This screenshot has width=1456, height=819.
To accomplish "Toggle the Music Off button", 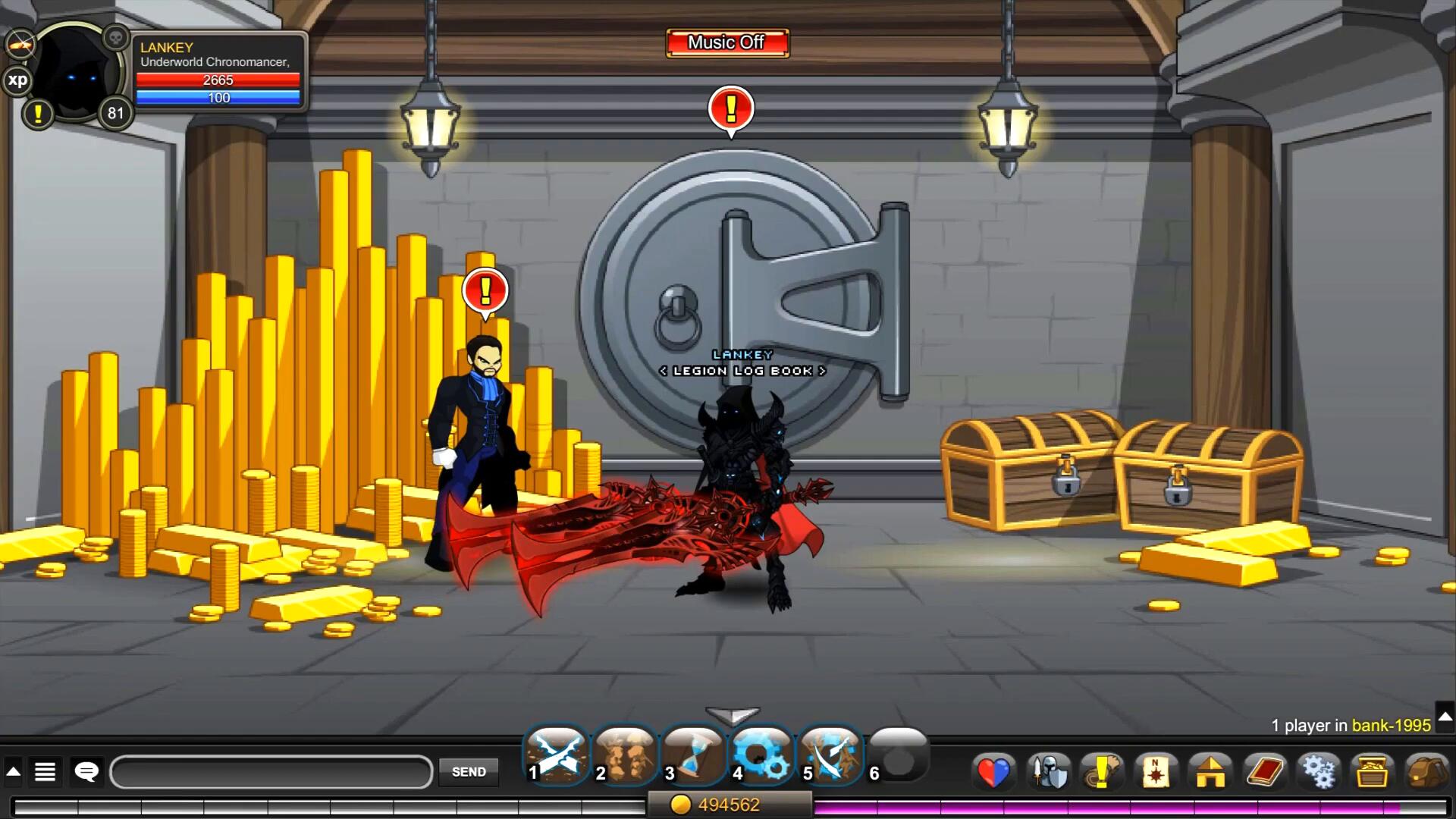I will point(727,43).
